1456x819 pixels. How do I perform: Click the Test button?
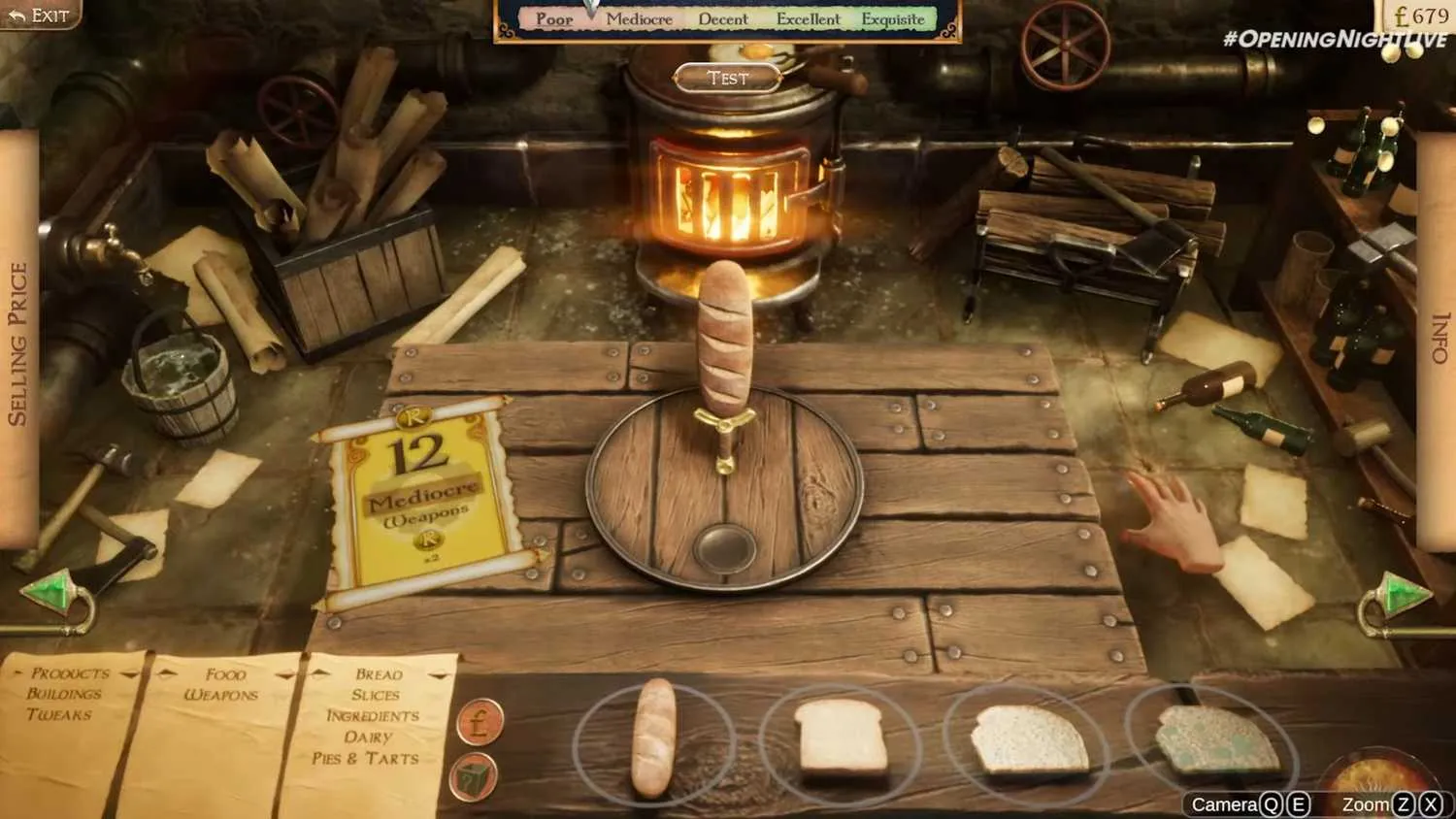click(x=728, y=79)
